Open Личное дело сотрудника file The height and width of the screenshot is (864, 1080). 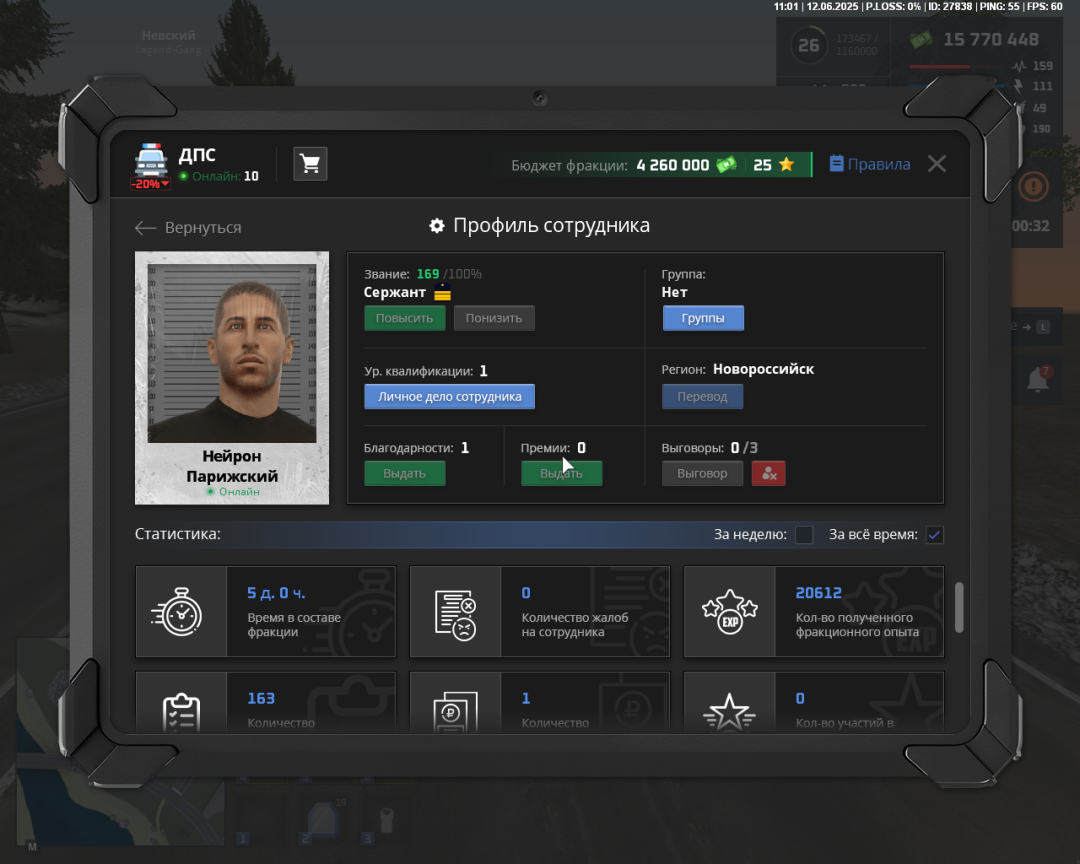click(449, 397)
